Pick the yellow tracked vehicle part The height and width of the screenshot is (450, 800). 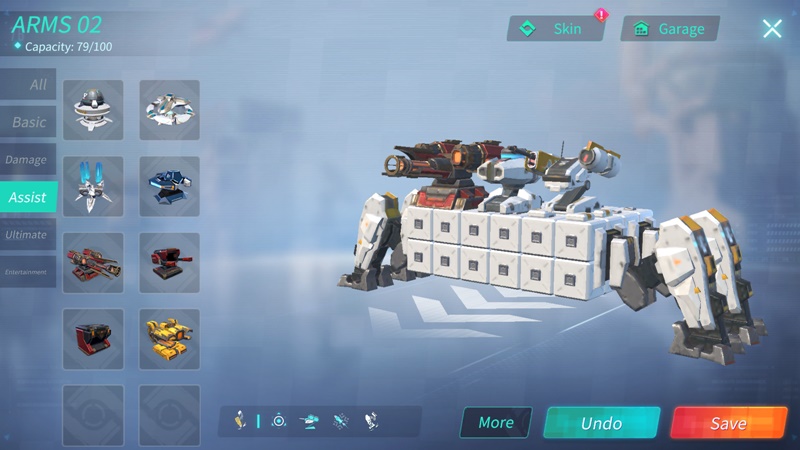[x=169, y=339]
